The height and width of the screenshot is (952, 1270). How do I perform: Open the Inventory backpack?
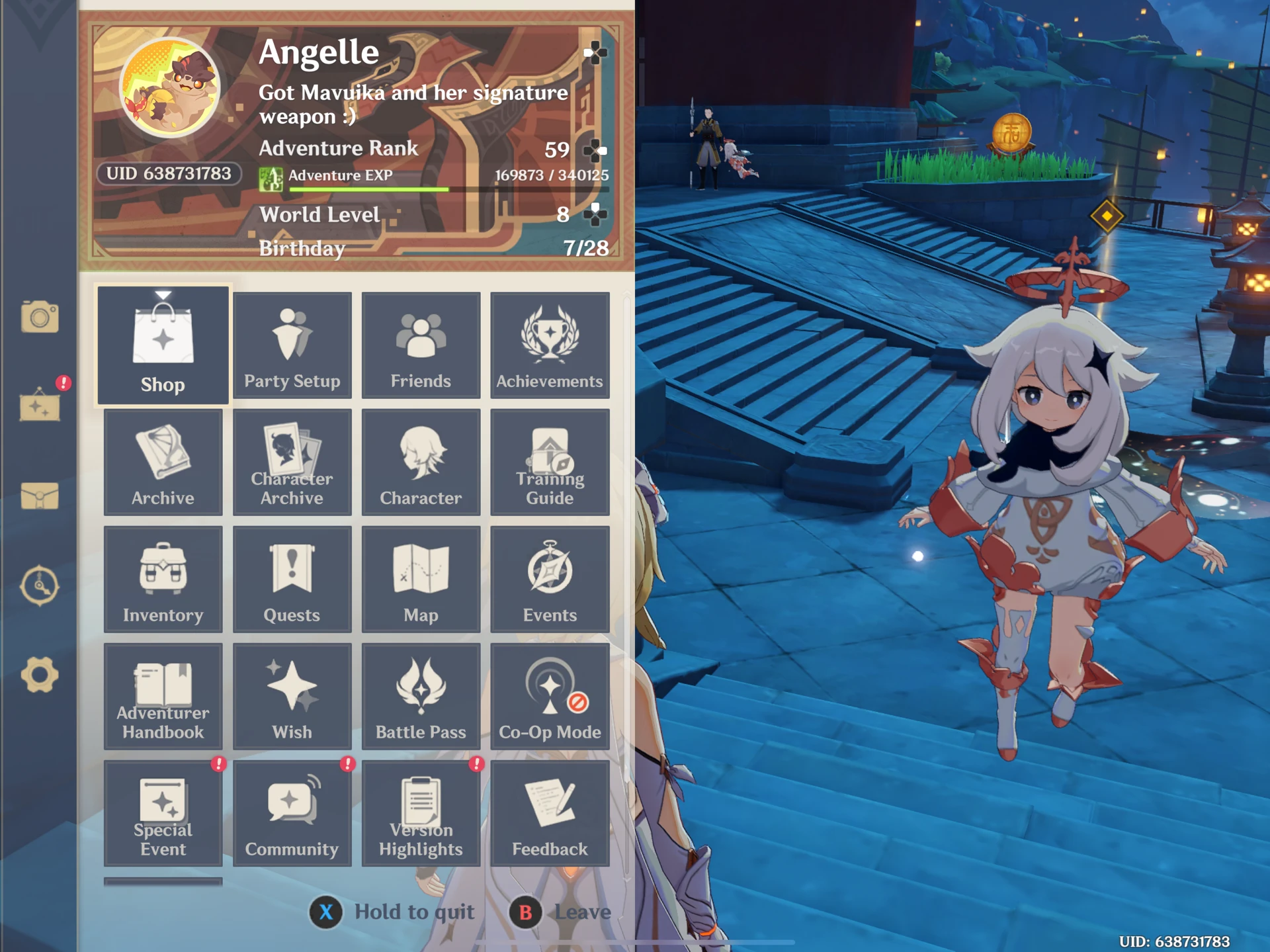[x=163, y=579]
